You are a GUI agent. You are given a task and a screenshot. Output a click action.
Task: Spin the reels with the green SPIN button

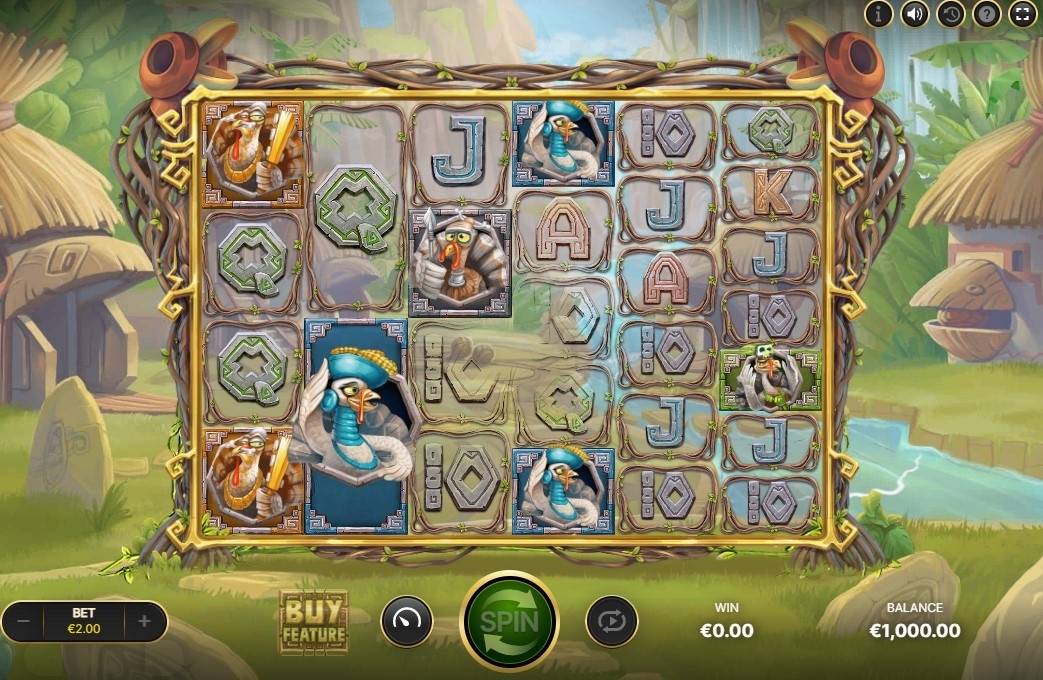coord(509,621)
